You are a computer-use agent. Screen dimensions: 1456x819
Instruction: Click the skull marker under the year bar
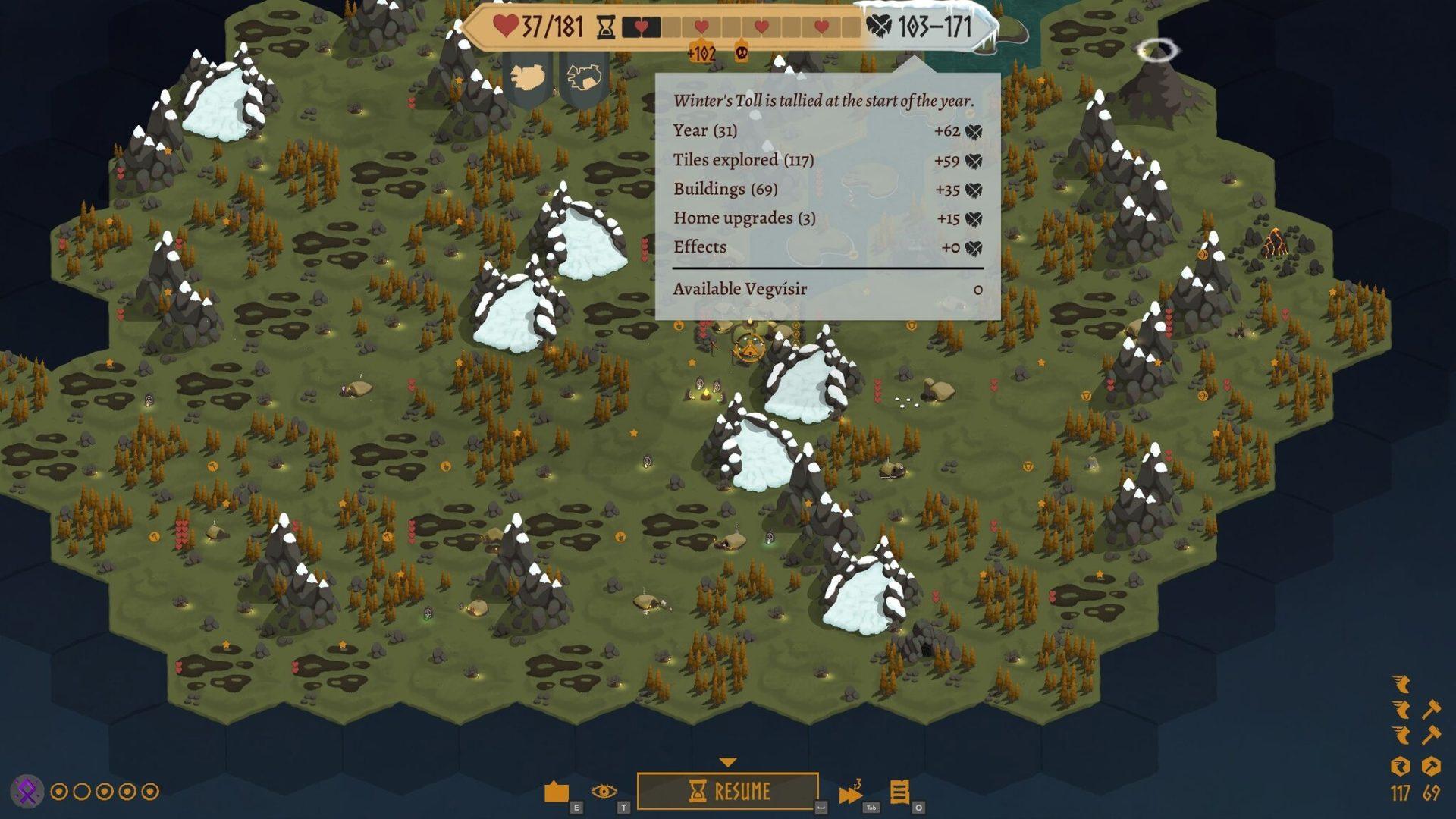[x=742, y=52]
